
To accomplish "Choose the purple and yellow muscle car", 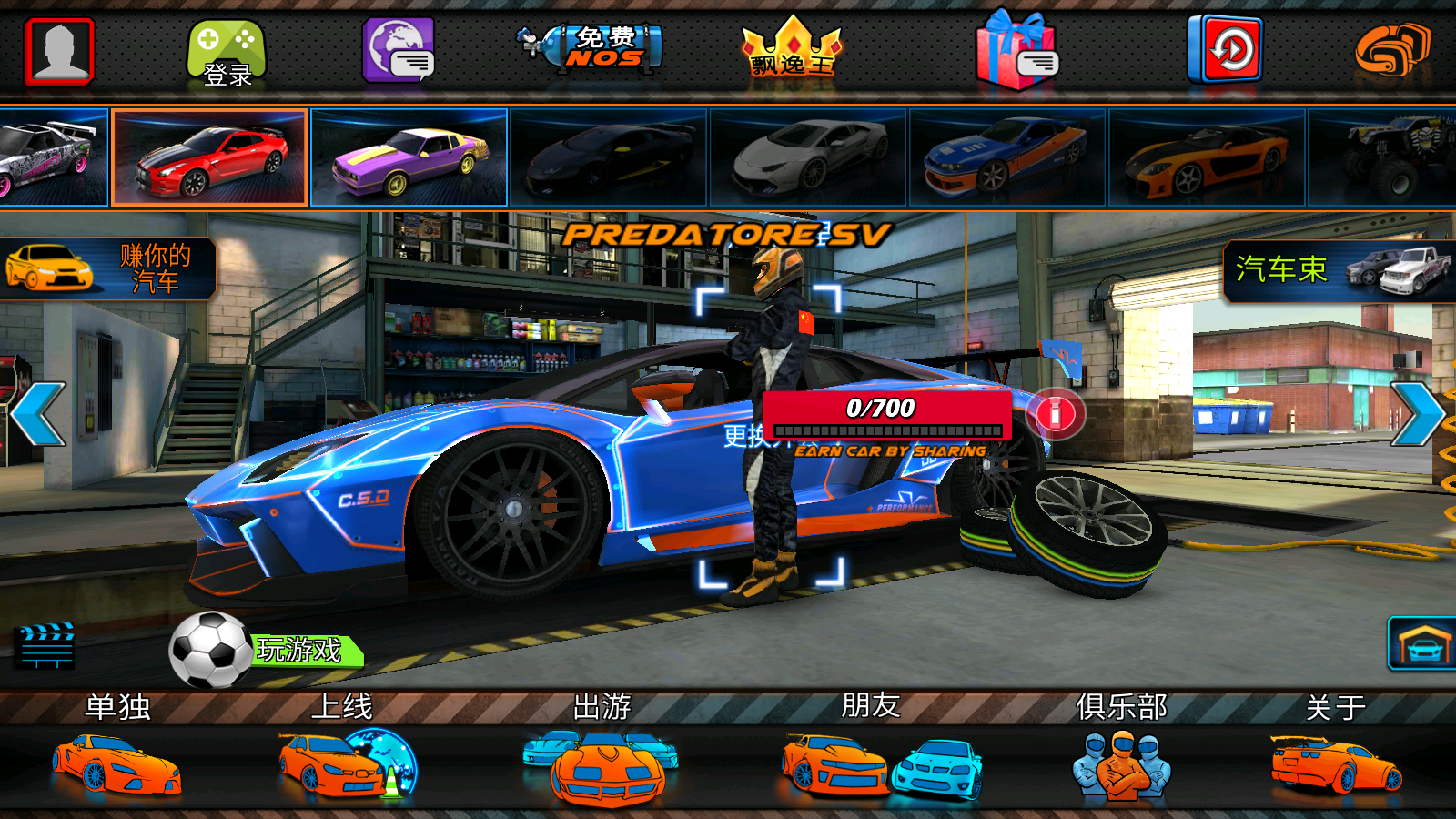I will 409,157.
